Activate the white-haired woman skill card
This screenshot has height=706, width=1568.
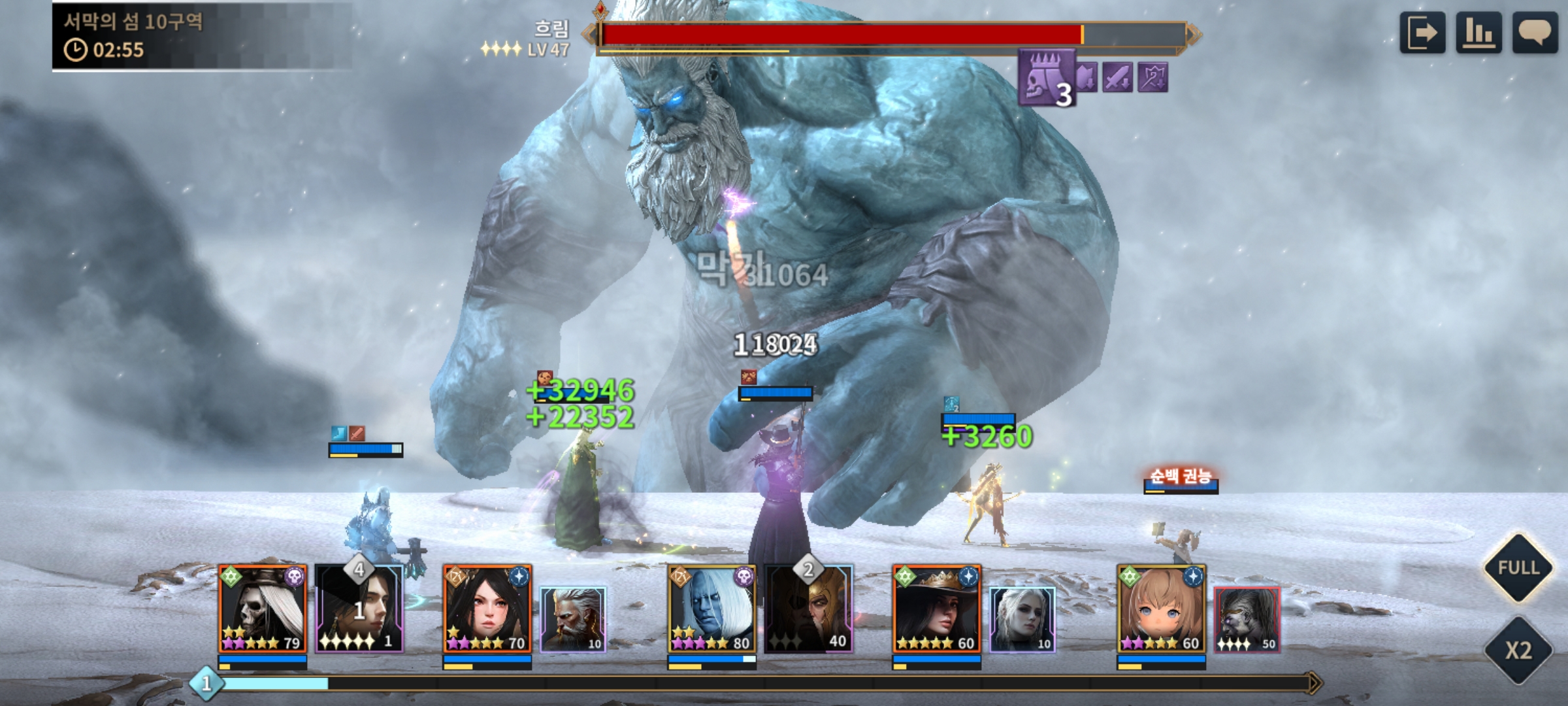tap(1022, 619)
